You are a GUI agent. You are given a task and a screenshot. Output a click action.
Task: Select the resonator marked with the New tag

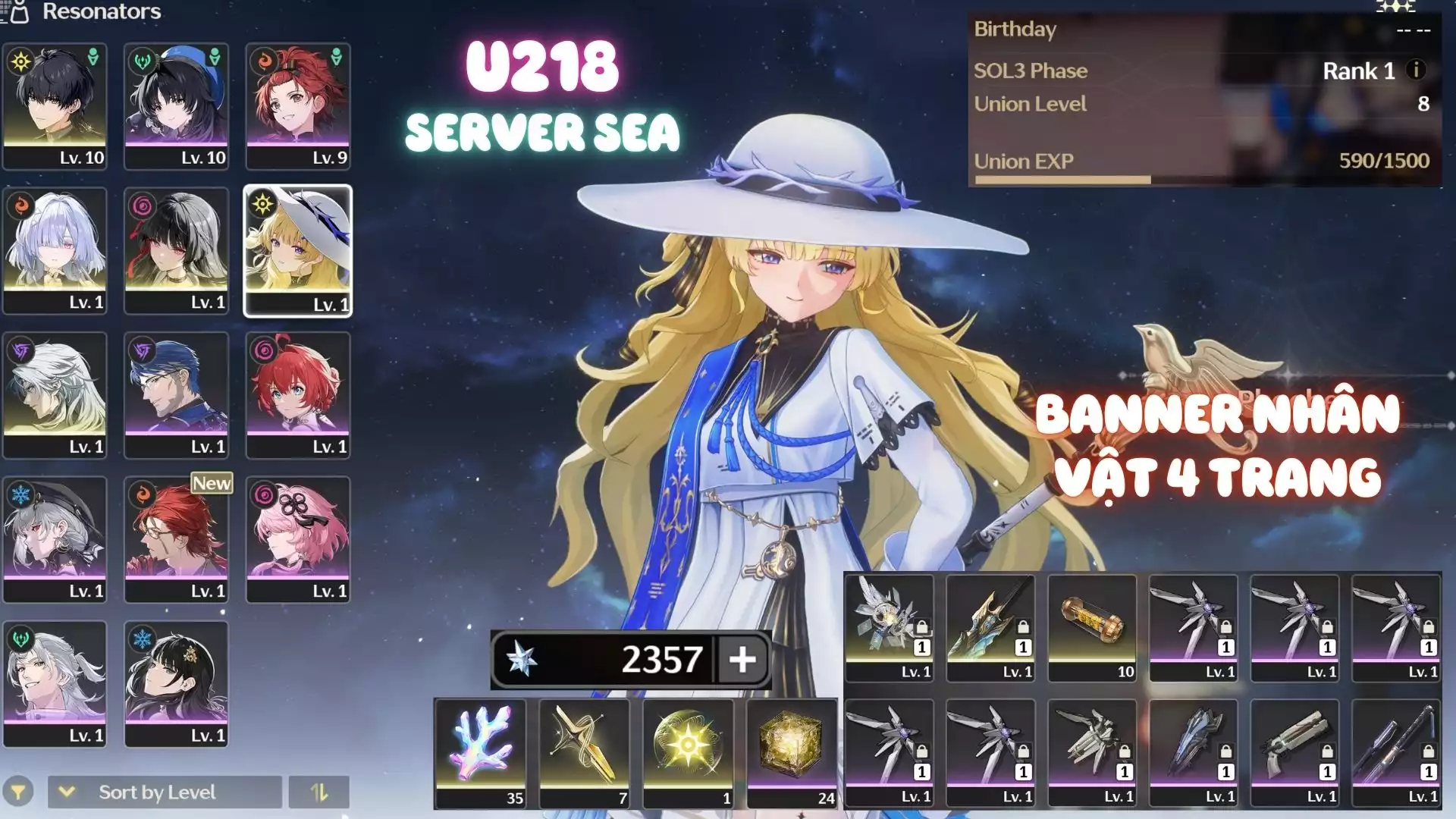(176, 538)
